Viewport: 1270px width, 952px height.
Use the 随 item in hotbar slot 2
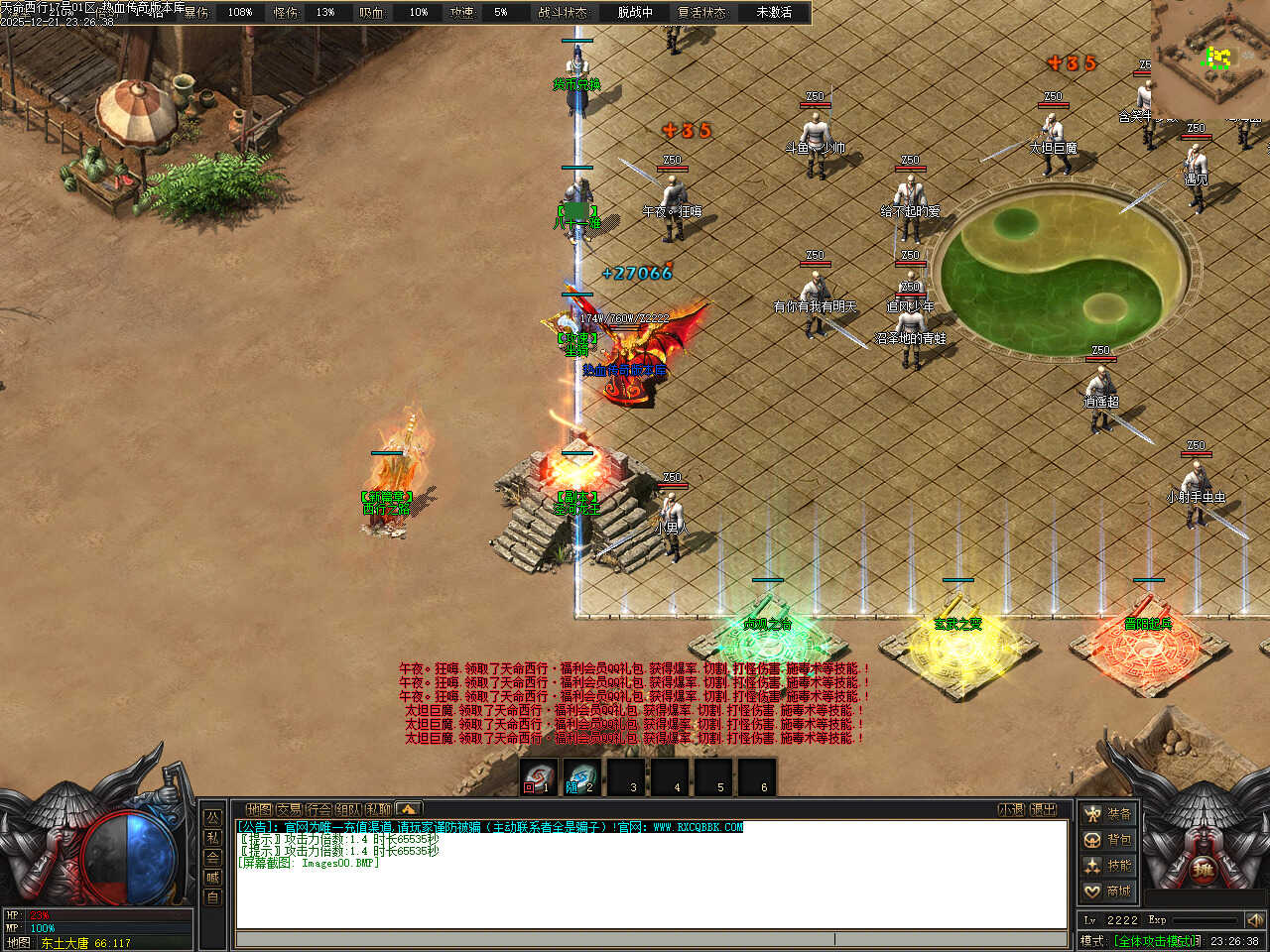click(582, 777)
